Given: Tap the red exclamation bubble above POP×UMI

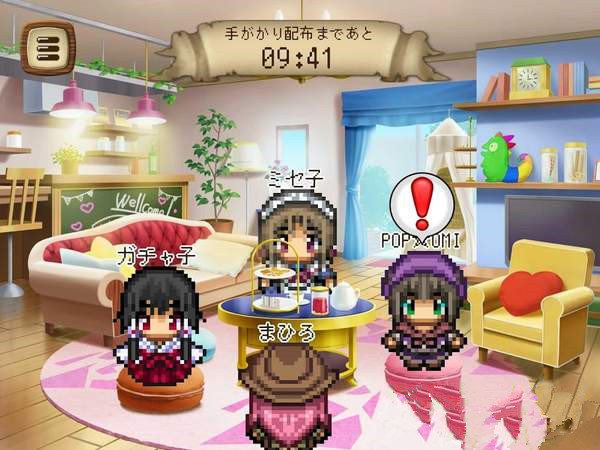Looking at the screenshot, I should (x=421, y=201).
